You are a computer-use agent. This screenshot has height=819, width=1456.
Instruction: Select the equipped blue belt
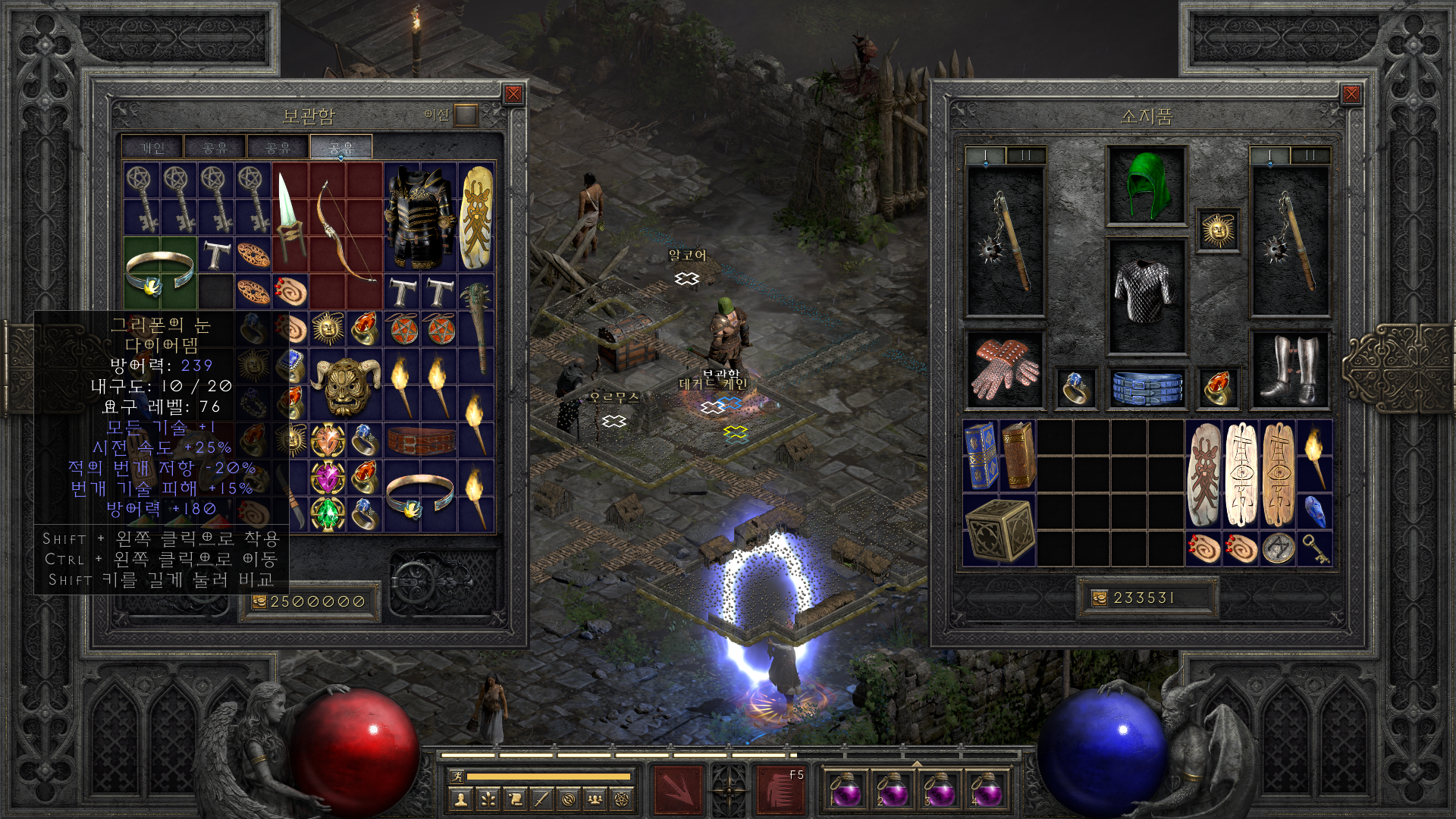[x=1146, y=387]
